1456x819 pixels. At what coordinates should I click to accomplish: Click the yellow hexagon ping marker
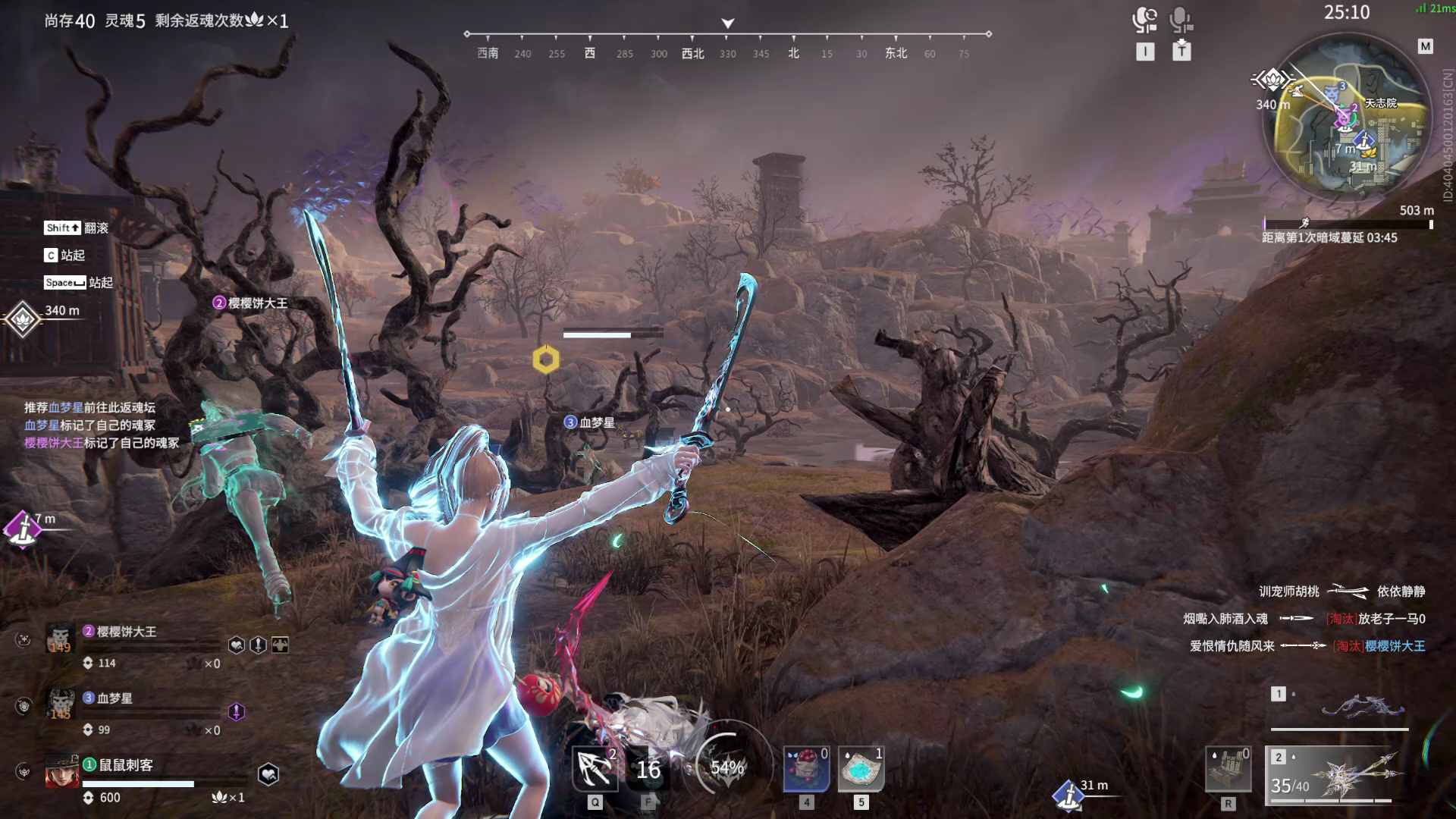click(x=546, y=359)
